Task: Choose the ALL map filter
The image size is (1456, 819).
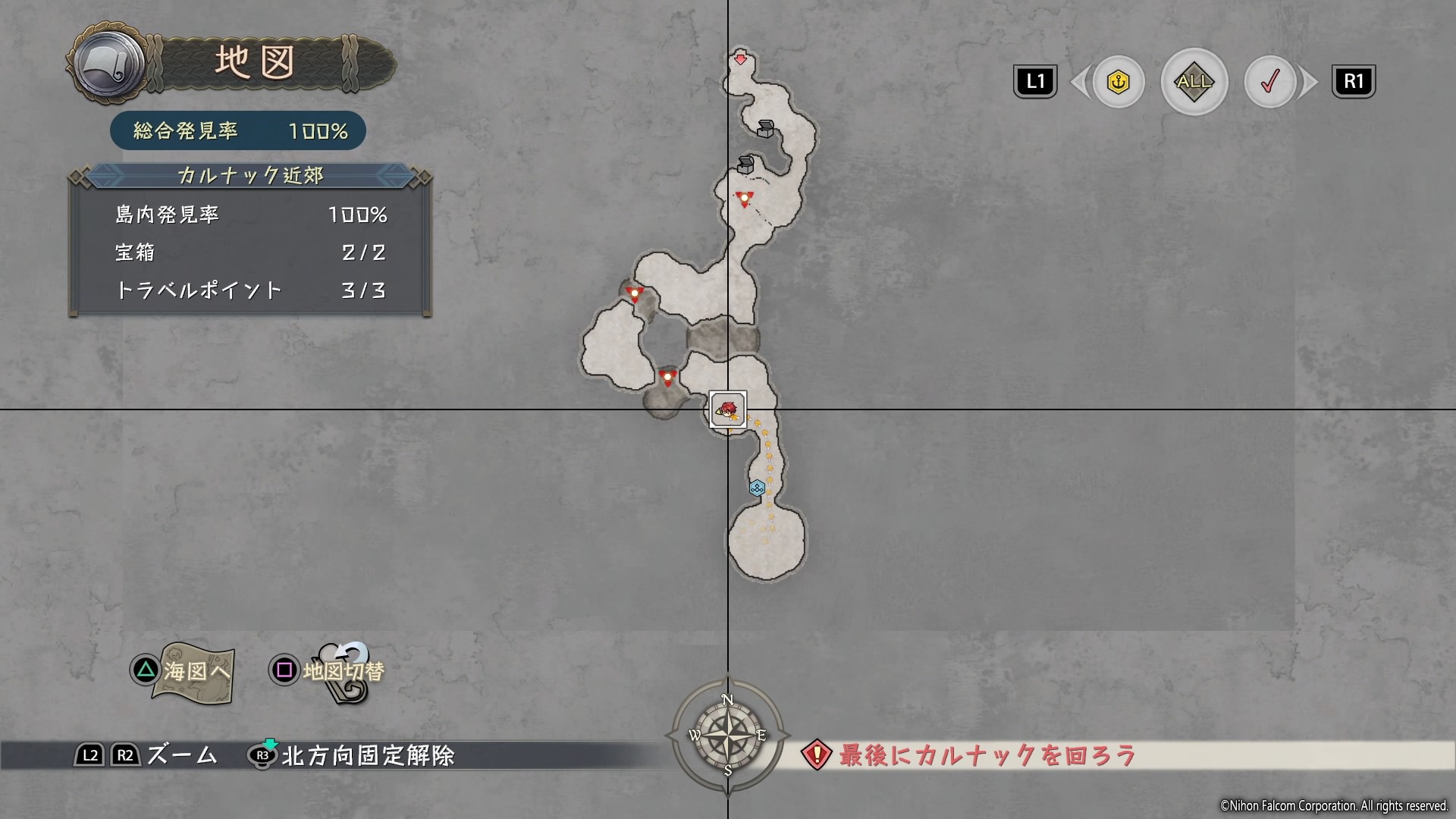Action: (1194, 82)
